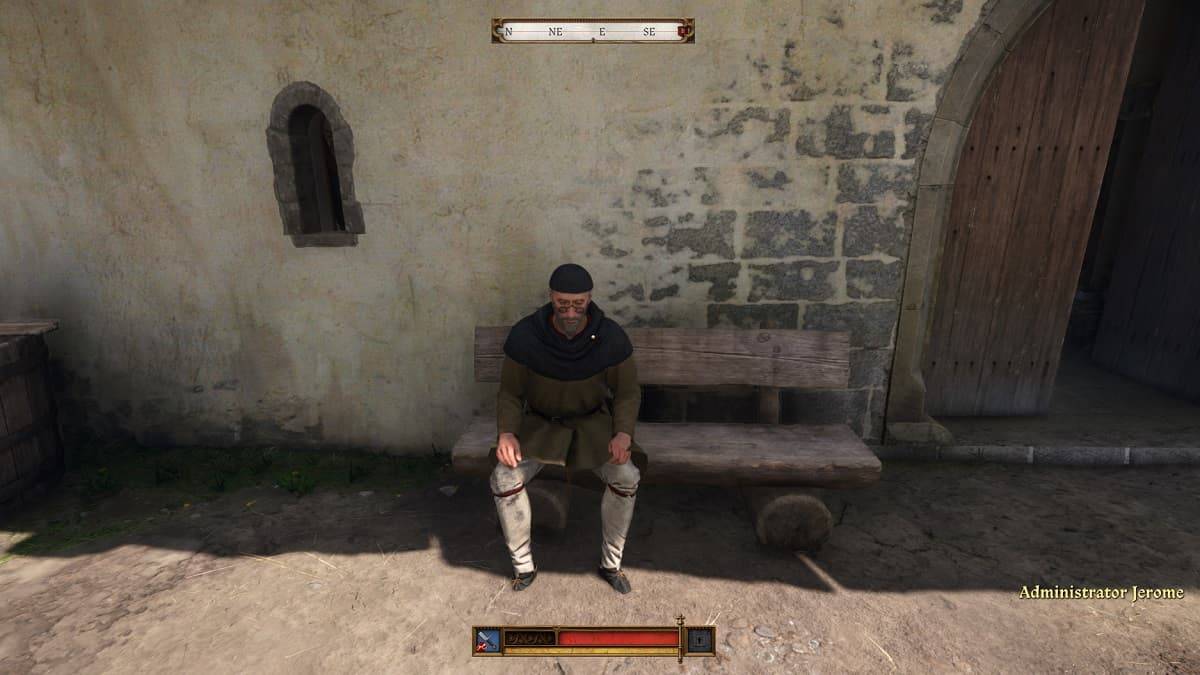Image resolution: width=1200 pixels, height=675 pixels.
Task: Click the compass bar showing N to SE
Action: (592, 31)
